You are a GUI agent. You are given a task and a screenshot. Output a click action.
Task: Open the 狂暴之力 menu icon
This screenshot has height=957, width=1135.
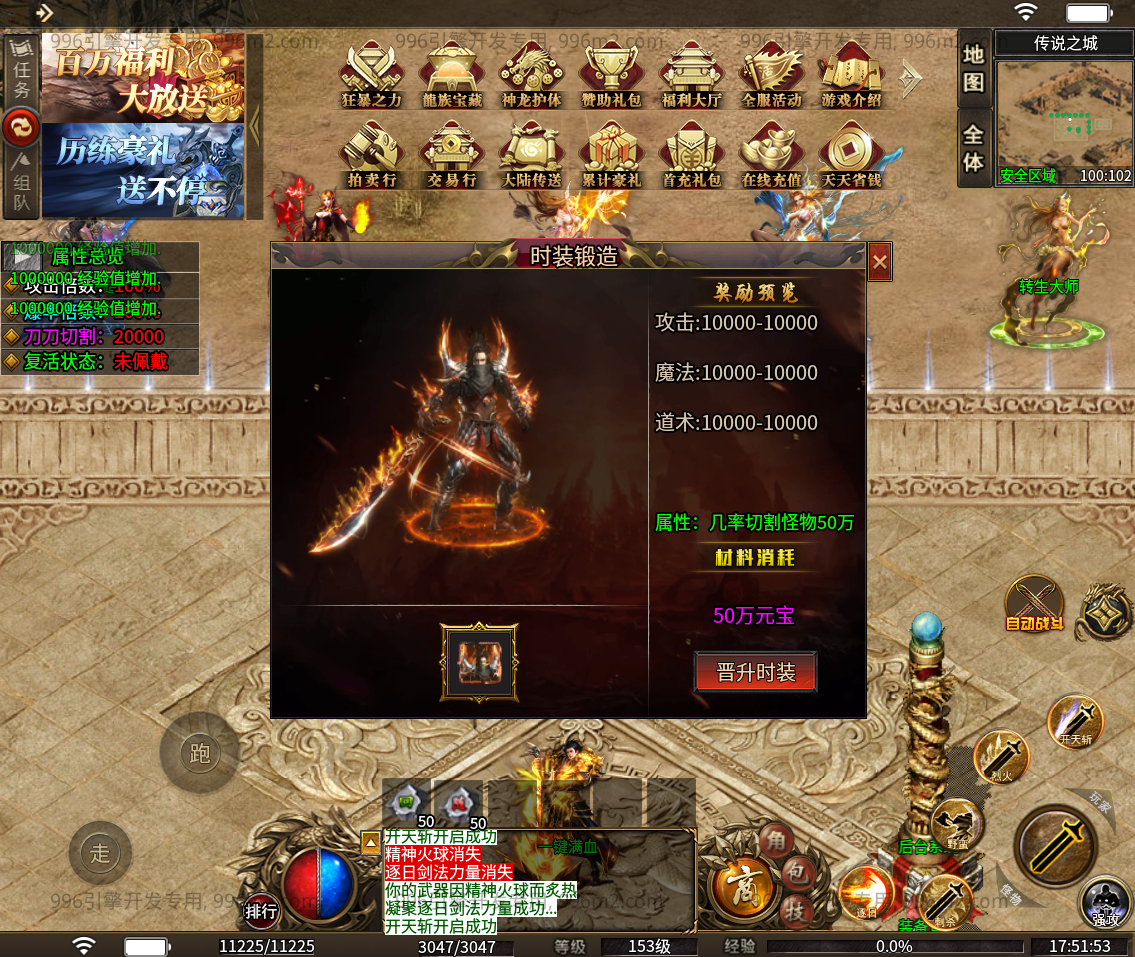[x=371, y=72]
